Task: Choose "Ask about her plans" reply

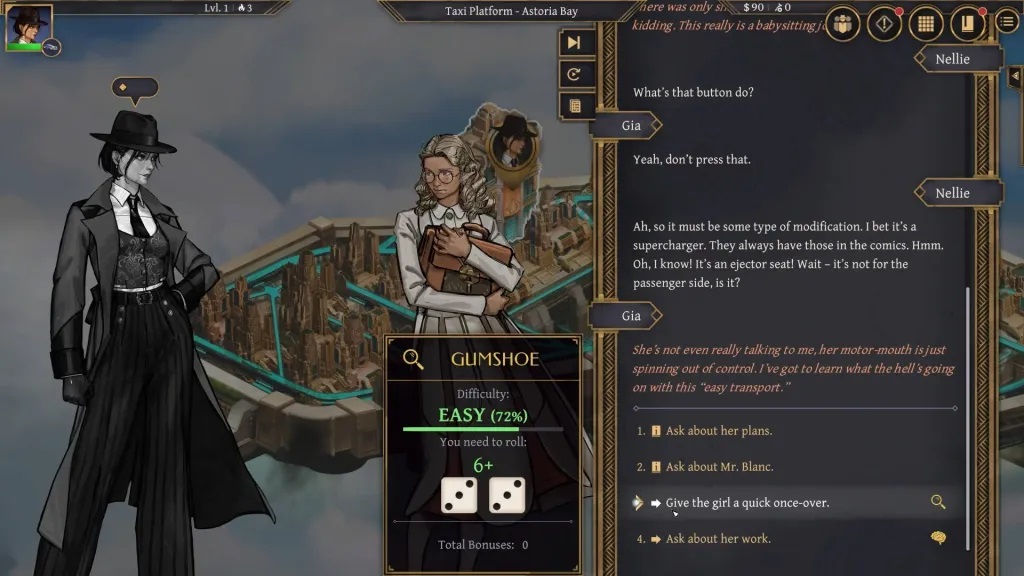Action: tap(718, 431)
